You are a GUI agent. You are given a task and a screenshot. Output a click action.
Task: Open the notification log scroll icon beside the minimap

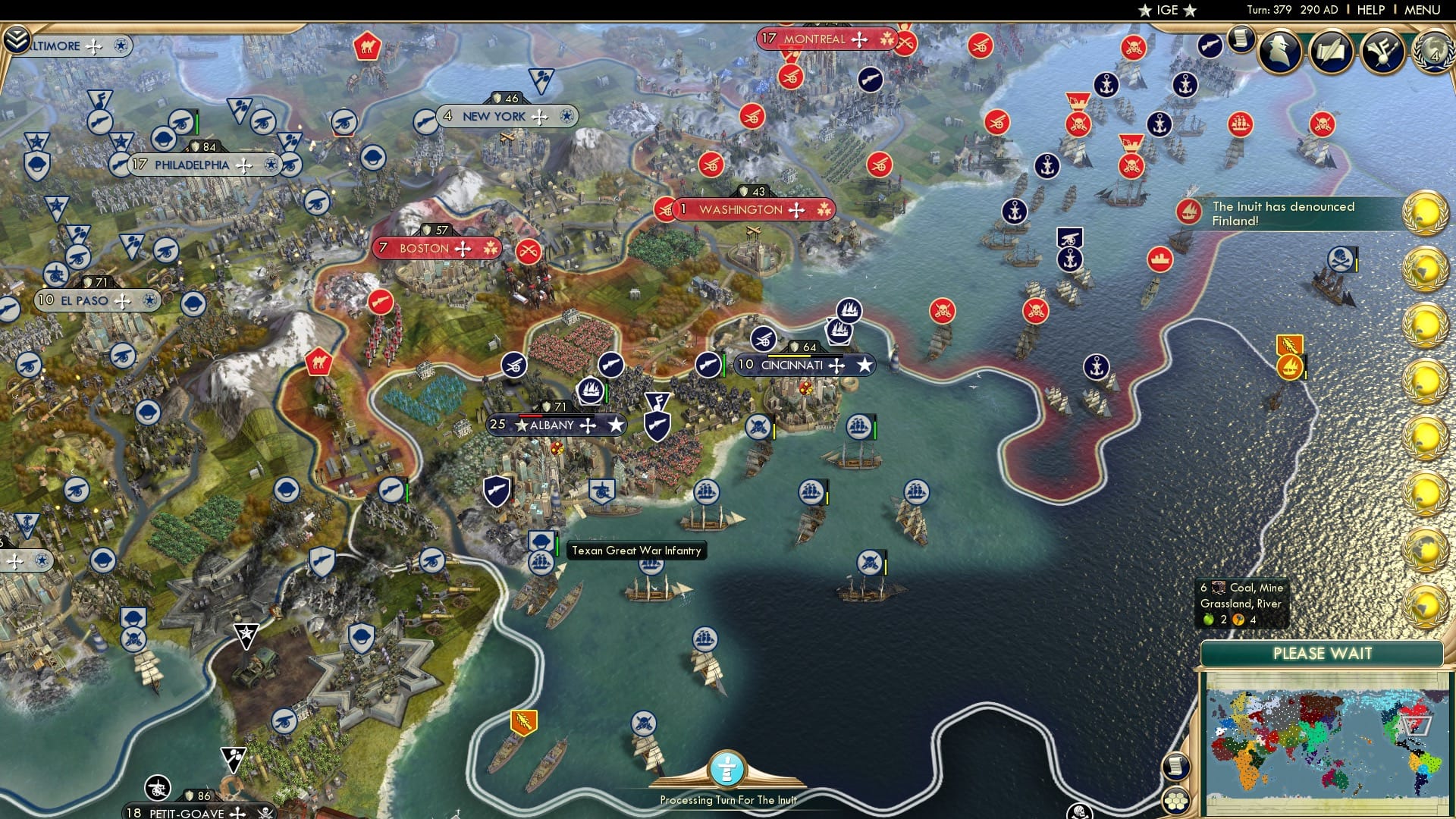click(x=1175, y=768)
